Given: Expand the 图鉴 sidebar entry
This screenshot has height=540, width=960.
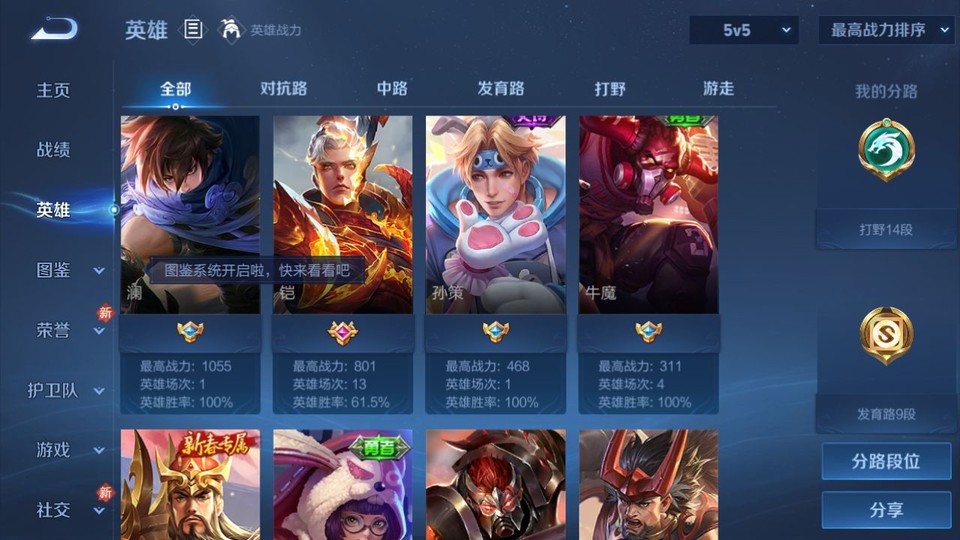Looking at the screenshot, I should point(68,270).
